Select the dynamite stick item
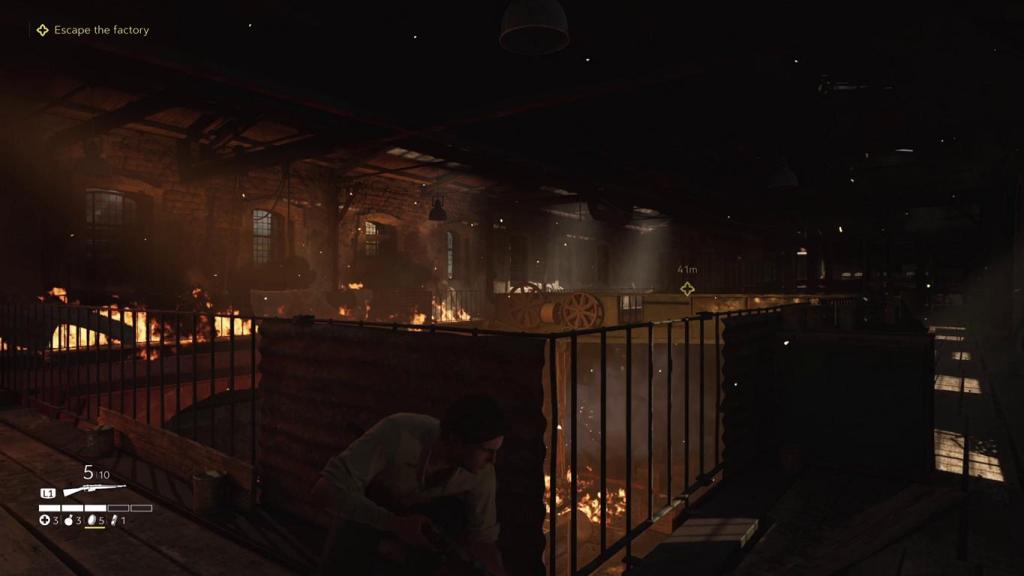Viewport: 1024px width, 576px height. (x=113, y=520)
